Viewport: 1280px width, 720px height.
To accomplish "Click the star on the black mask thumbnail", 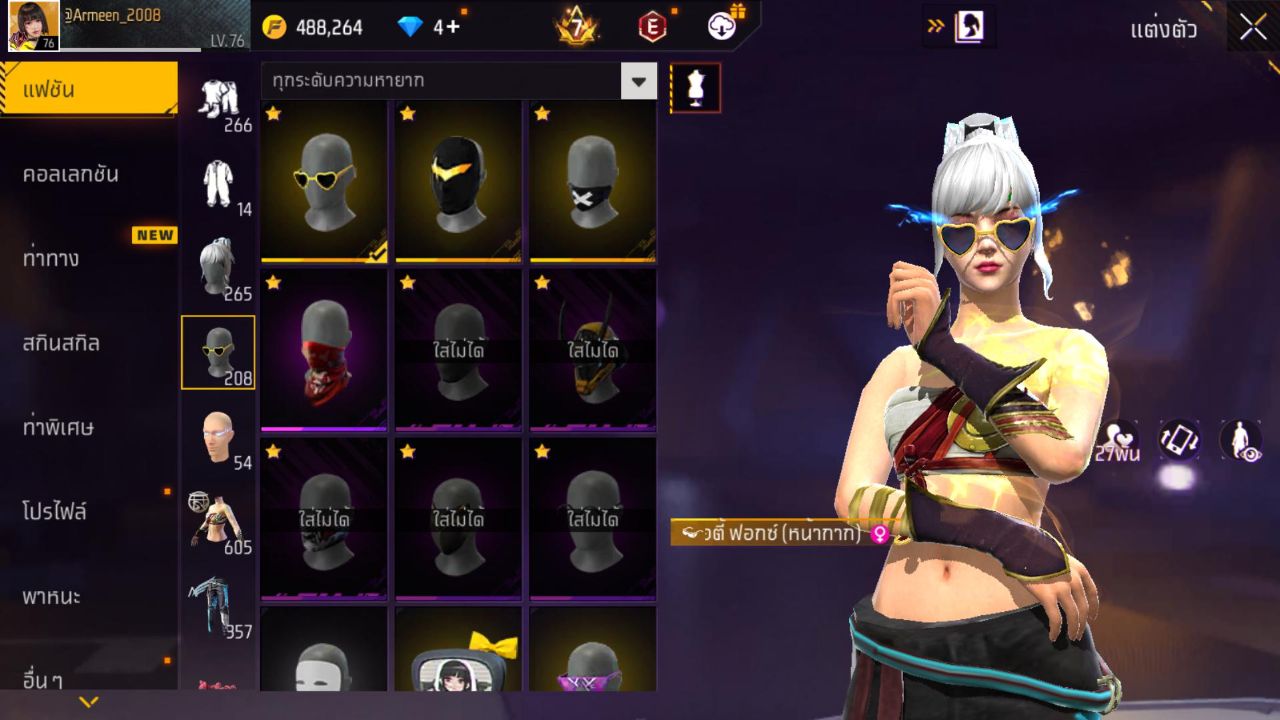I will click(405, 114).
